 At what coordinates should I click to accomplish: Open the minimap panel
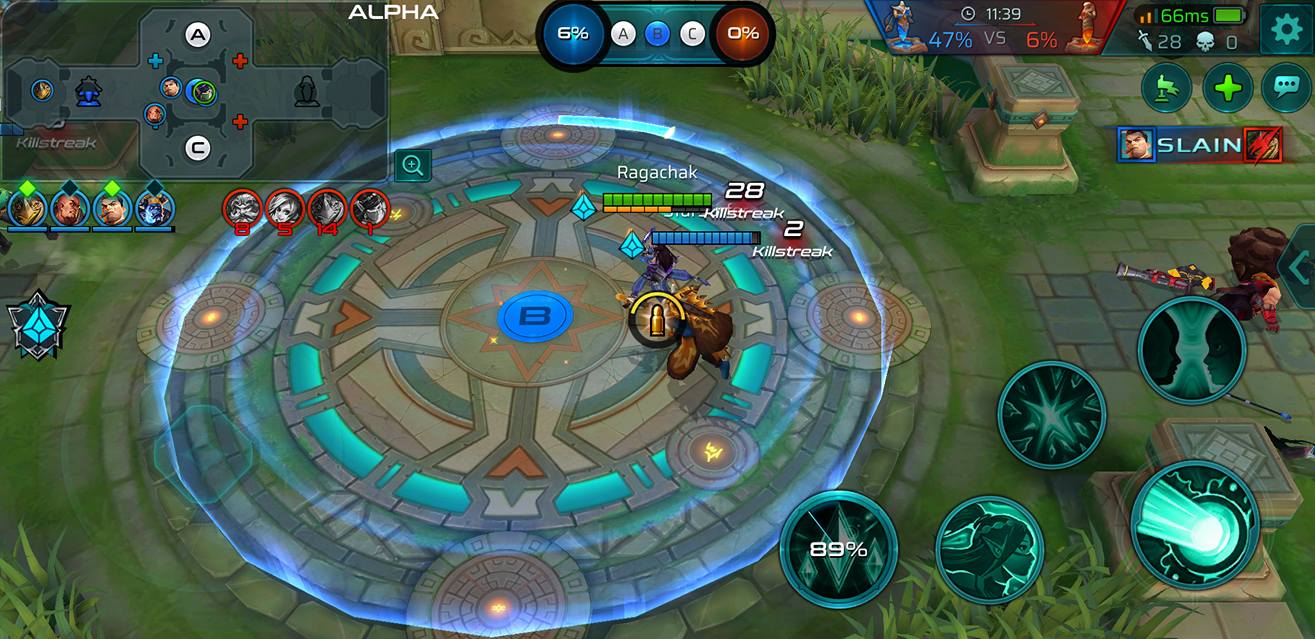coord(195,92)
